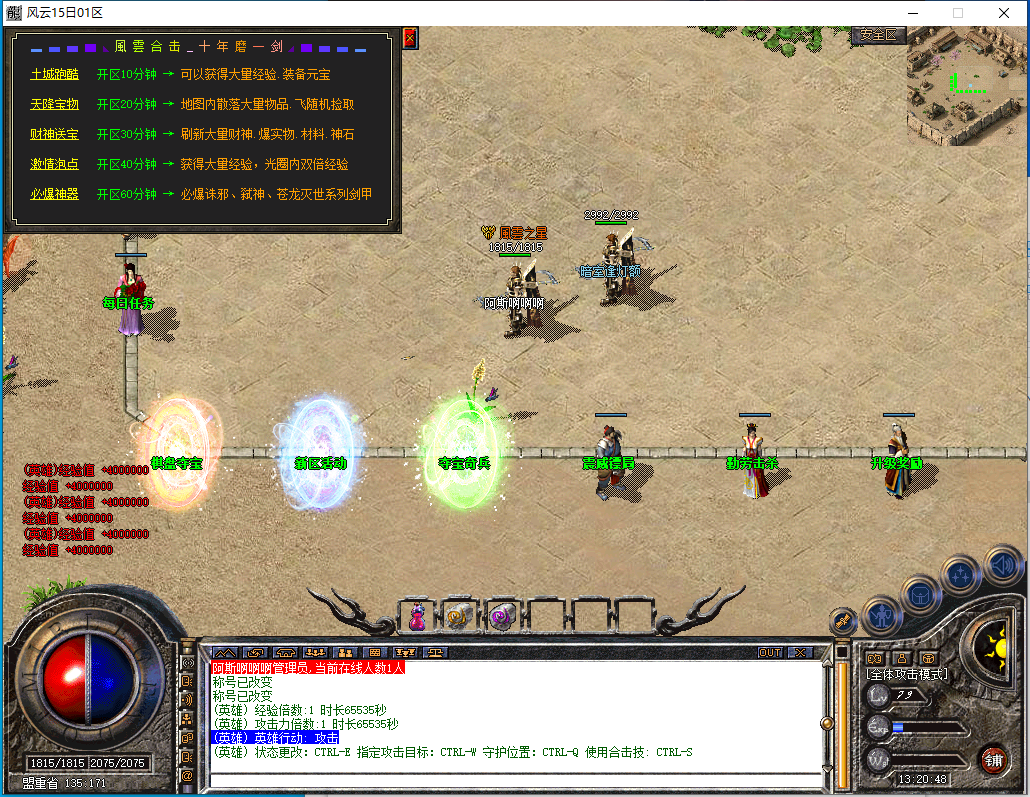Screen dimensions: 1030x797
Task: Open the 土城跑酷 event link
Action: (54, 74)
